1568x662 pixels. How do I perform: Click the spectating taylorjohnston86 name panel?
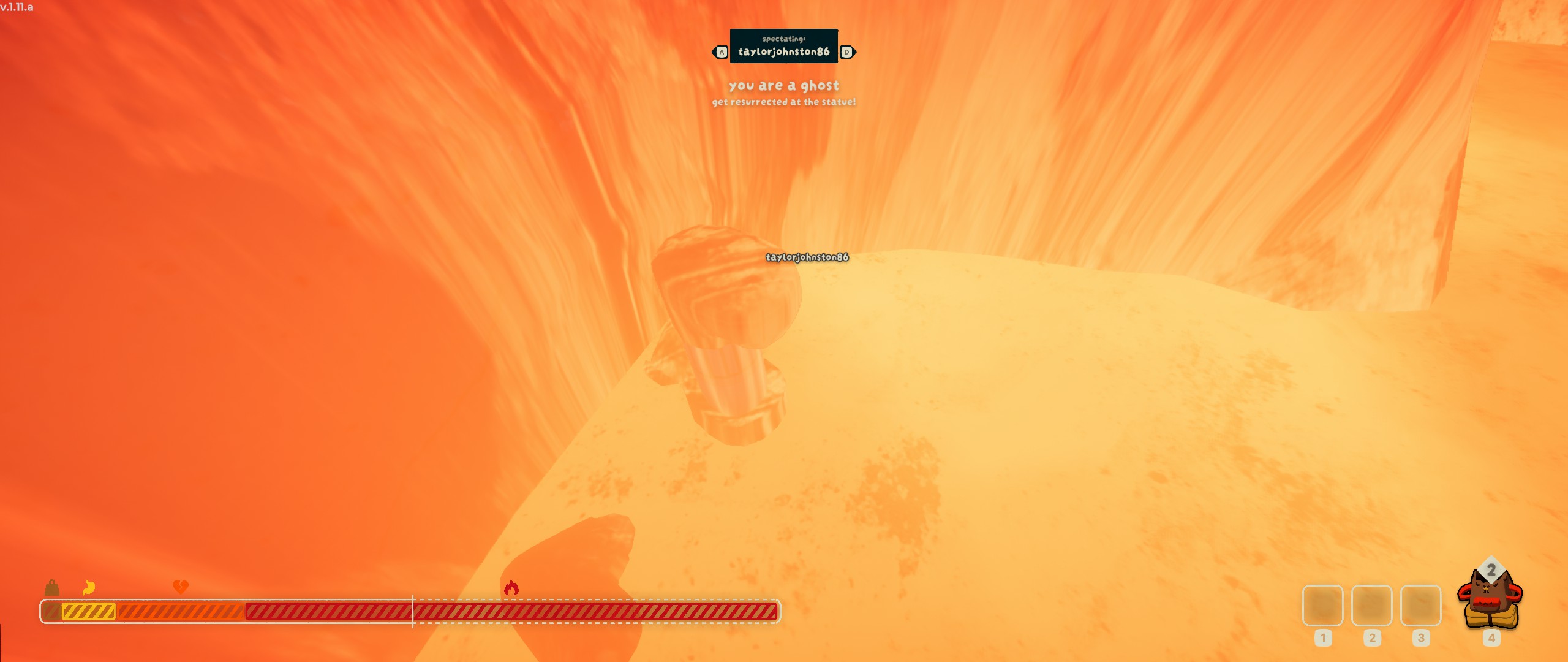click(783, 46)
